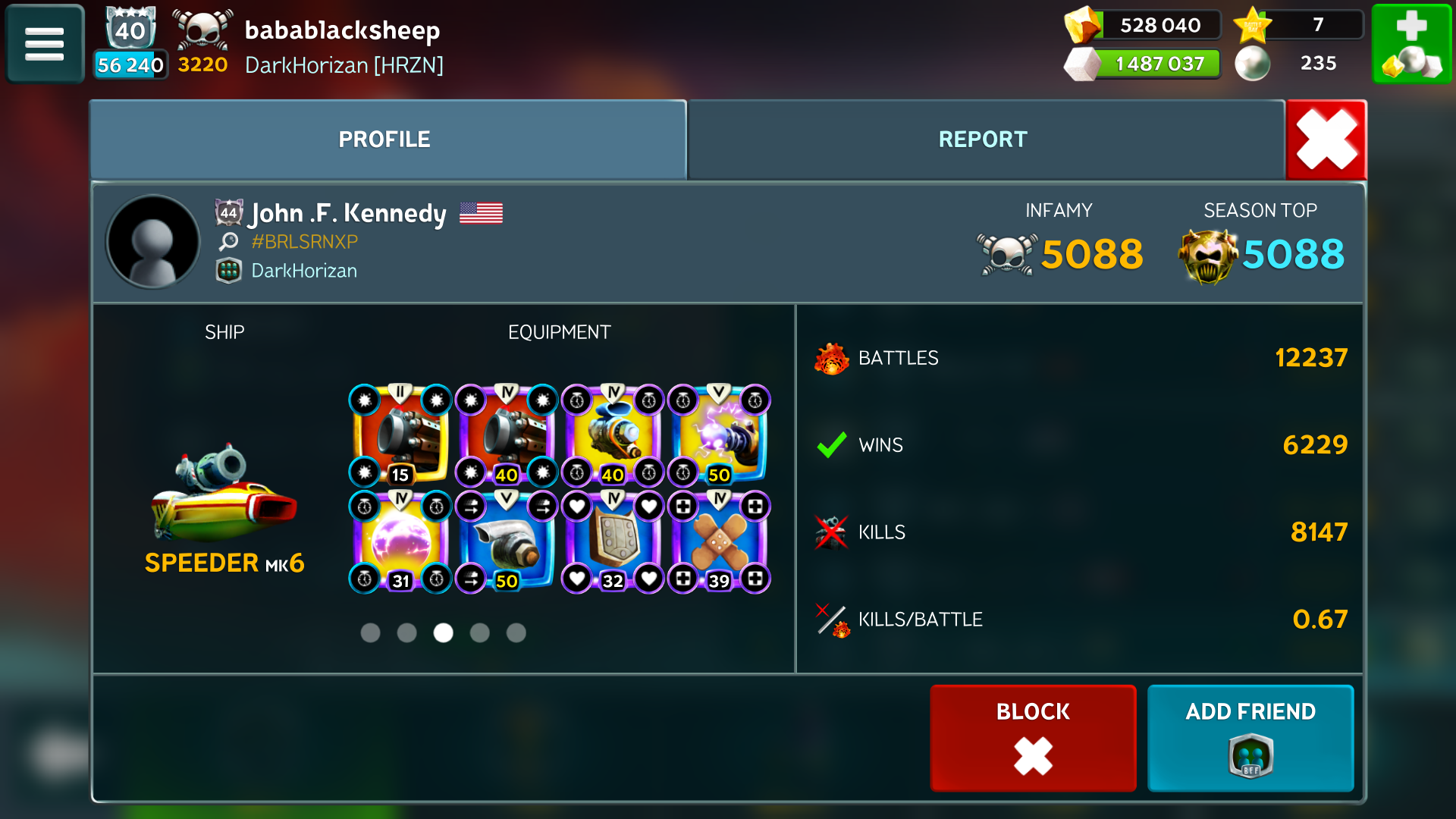Switch to the Report tab
This screenshot has width=1456, height=819.
(983, 140)
